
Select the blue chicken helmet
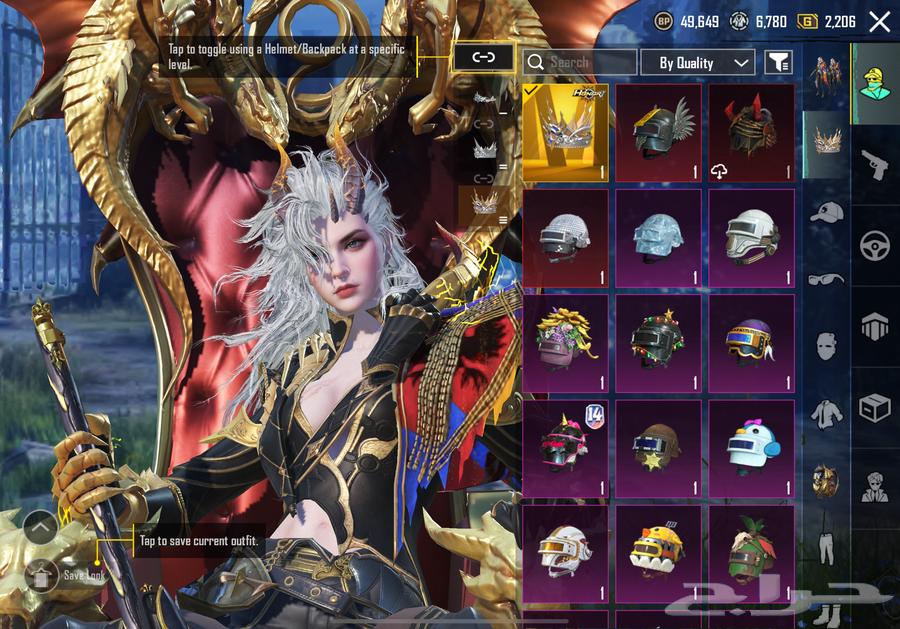(752, 447)
